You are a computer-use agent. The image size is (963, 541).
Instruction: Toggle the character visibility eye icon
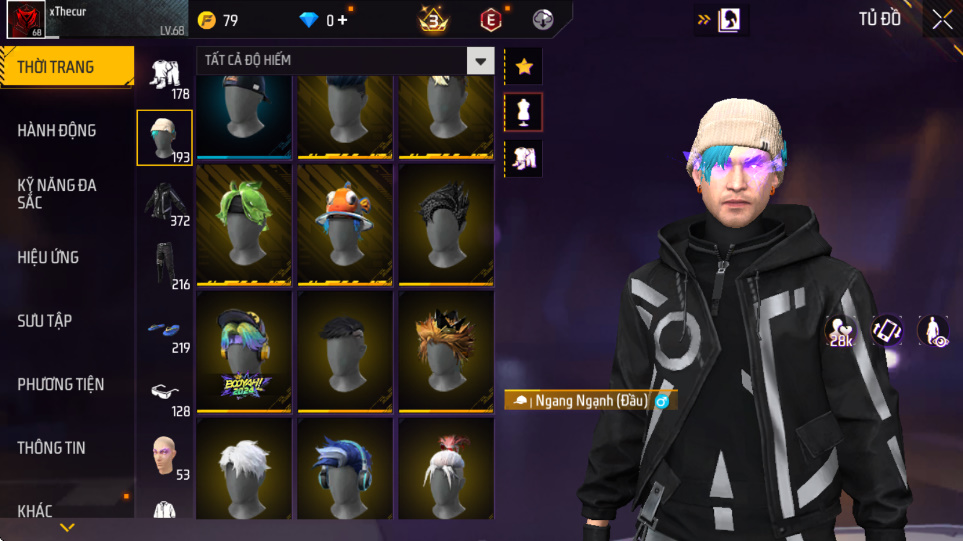[x=933, y=331]
